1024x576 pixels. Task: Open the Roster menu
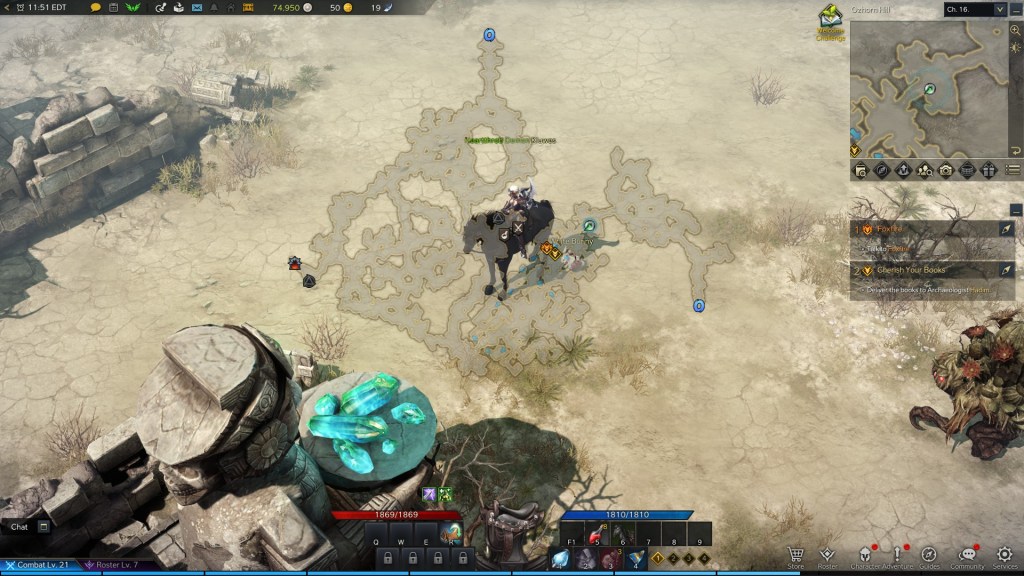click(x=827, y=555)
